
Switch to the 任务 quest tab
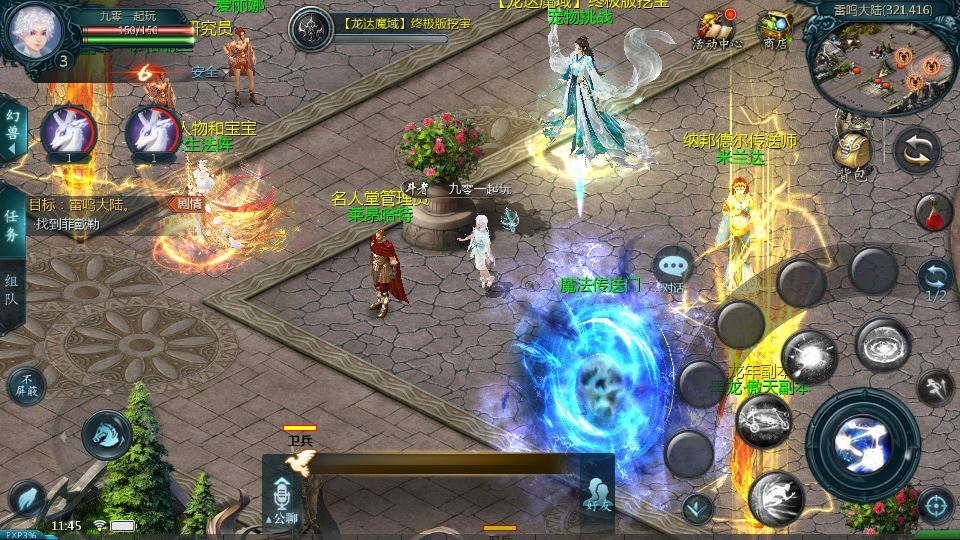11,226
